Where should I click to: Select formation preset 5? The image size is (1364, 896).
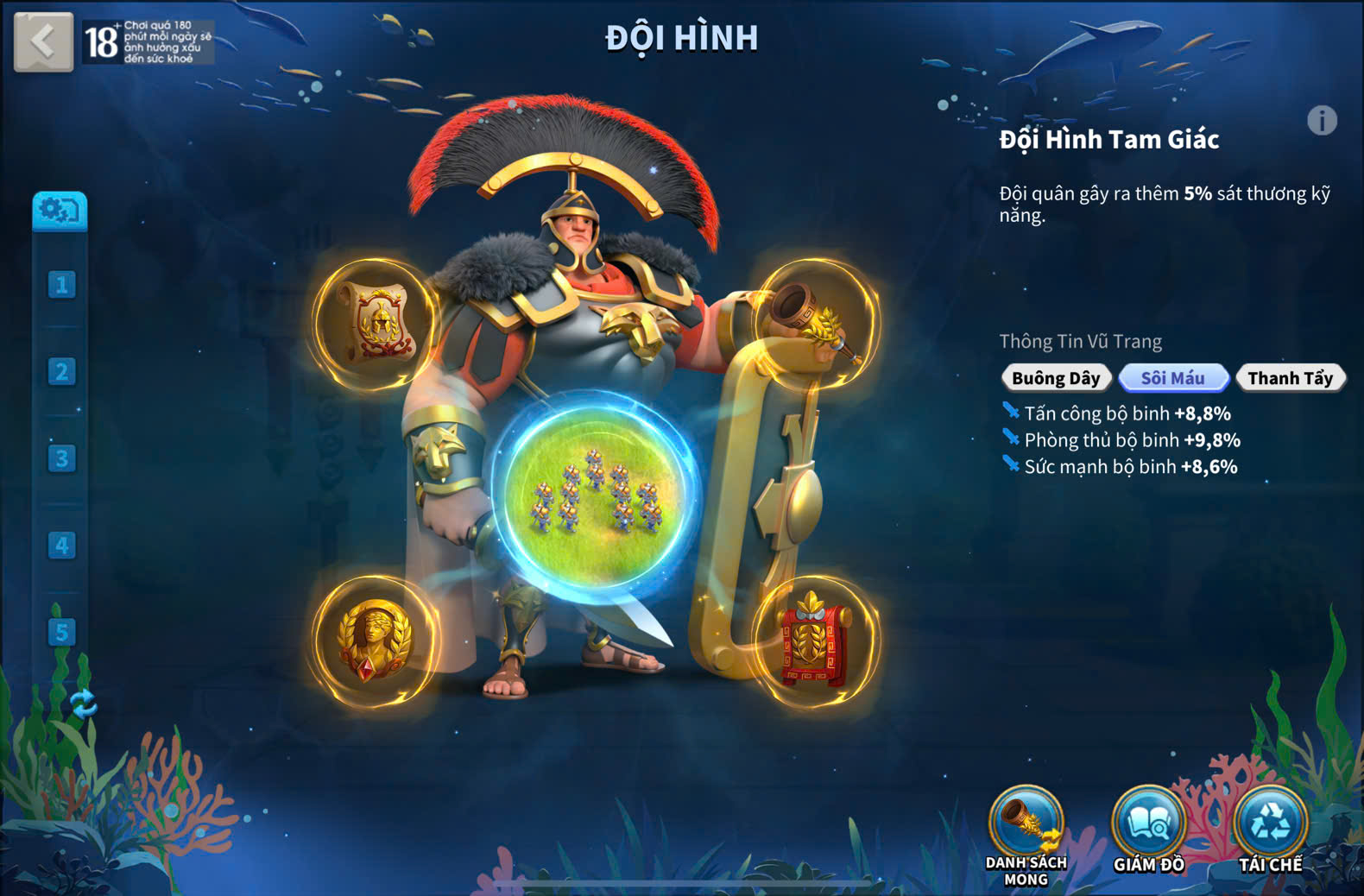pos(61,632)
